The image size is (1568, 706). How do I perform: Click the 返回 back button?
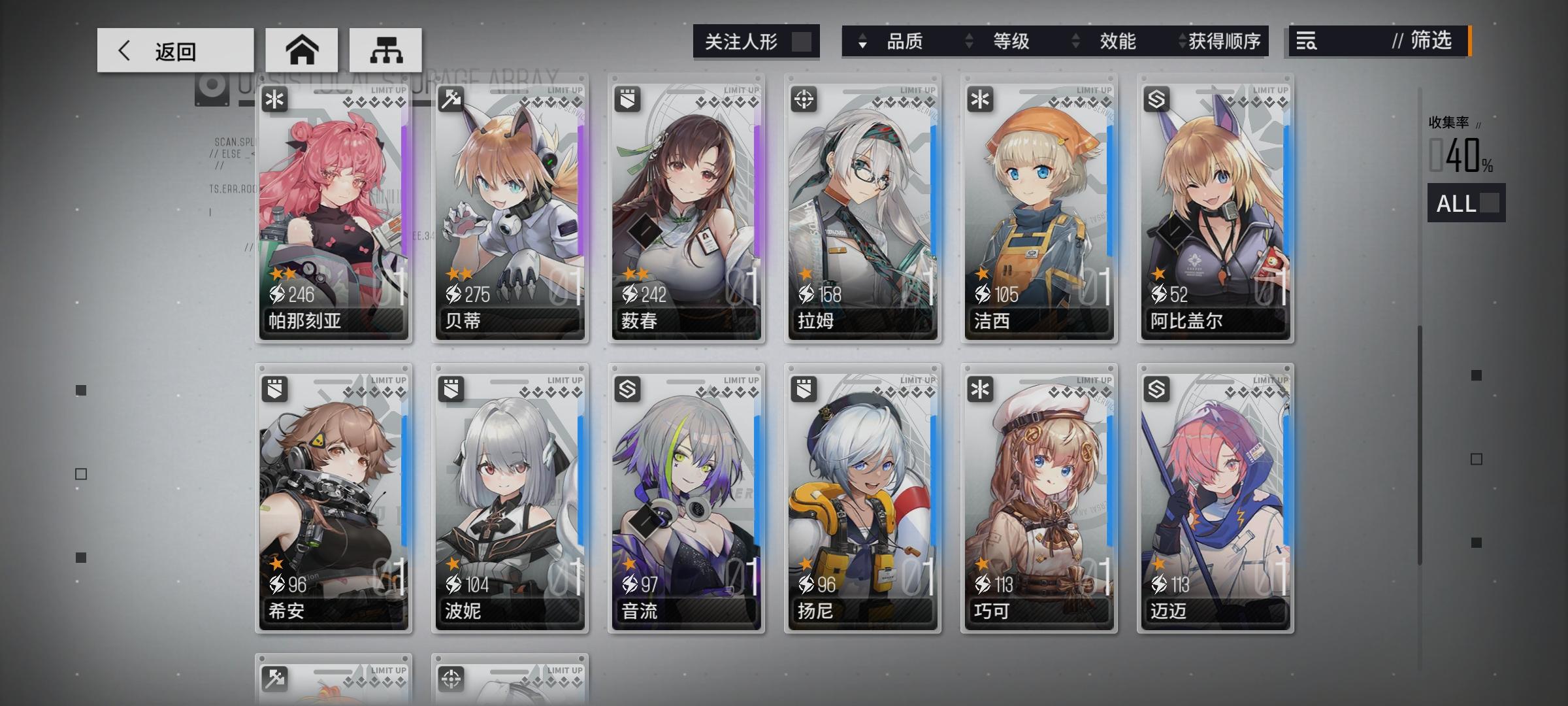[x=175, y=50]
